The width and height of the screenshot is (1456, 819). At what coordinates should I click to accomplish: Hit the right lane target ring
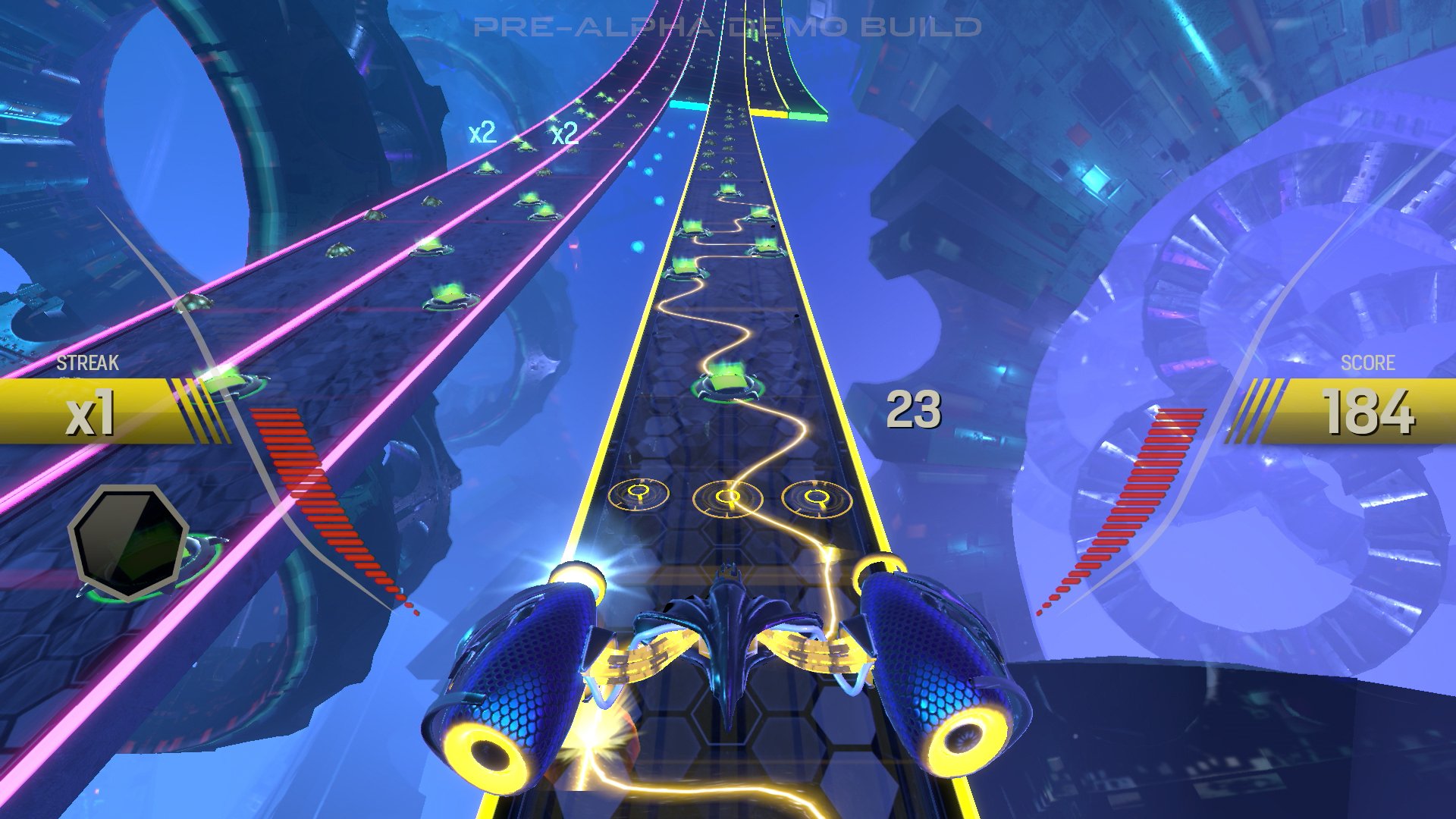(x=817, y=498)
